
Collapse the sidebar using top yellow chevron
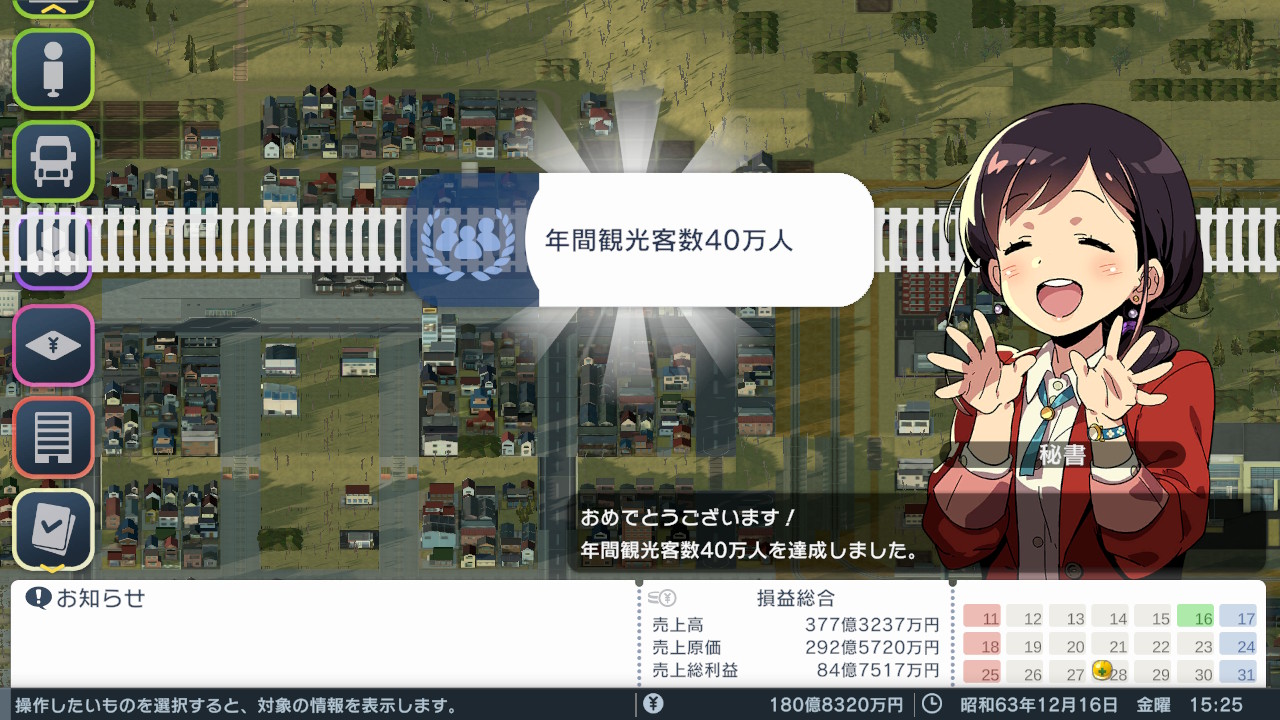click(53, 6)
